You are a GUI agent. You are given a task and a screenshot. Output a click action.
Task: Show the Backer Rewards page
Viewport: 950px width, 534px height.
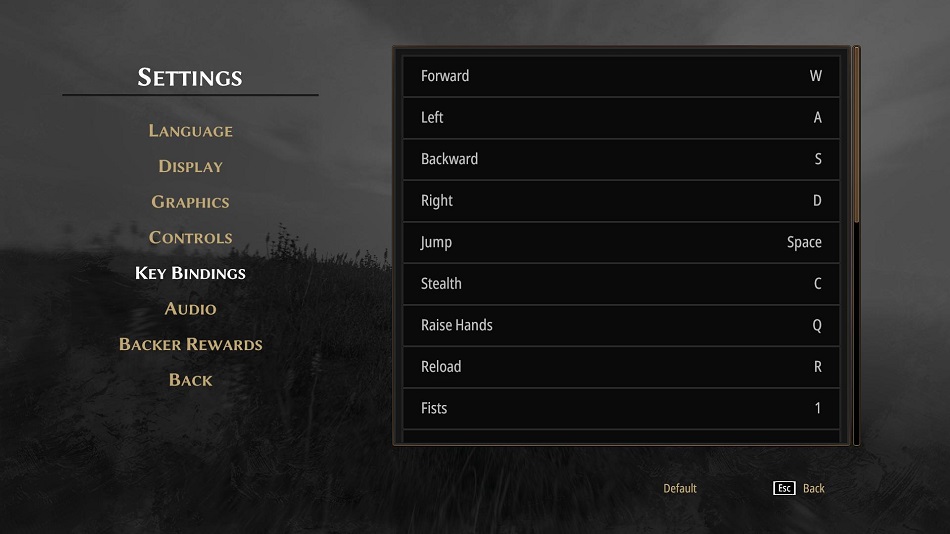tap(190, 344)
